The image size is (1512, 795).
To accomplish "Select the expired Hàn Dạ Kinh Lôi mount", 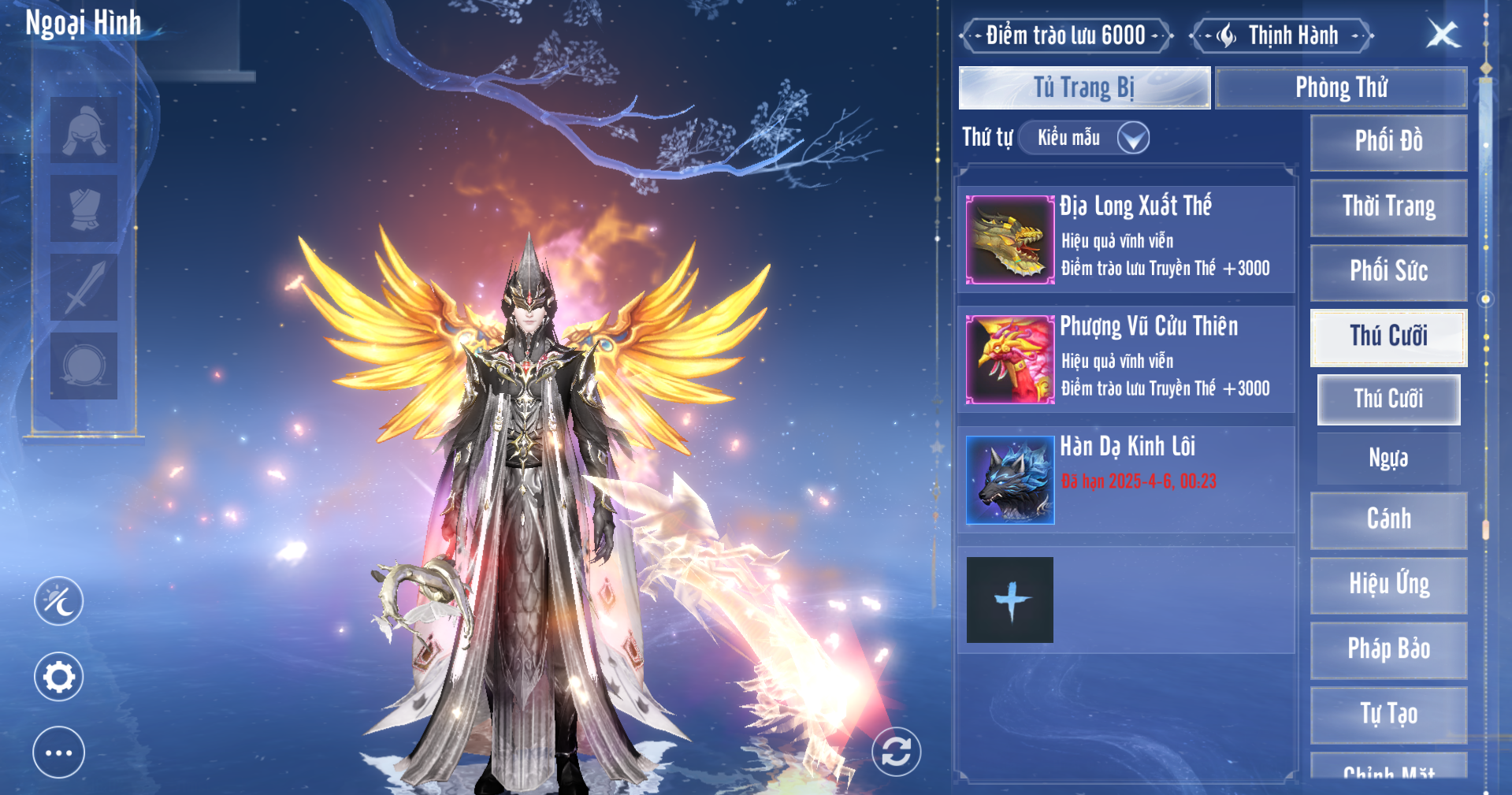I will pos(1126,480).
